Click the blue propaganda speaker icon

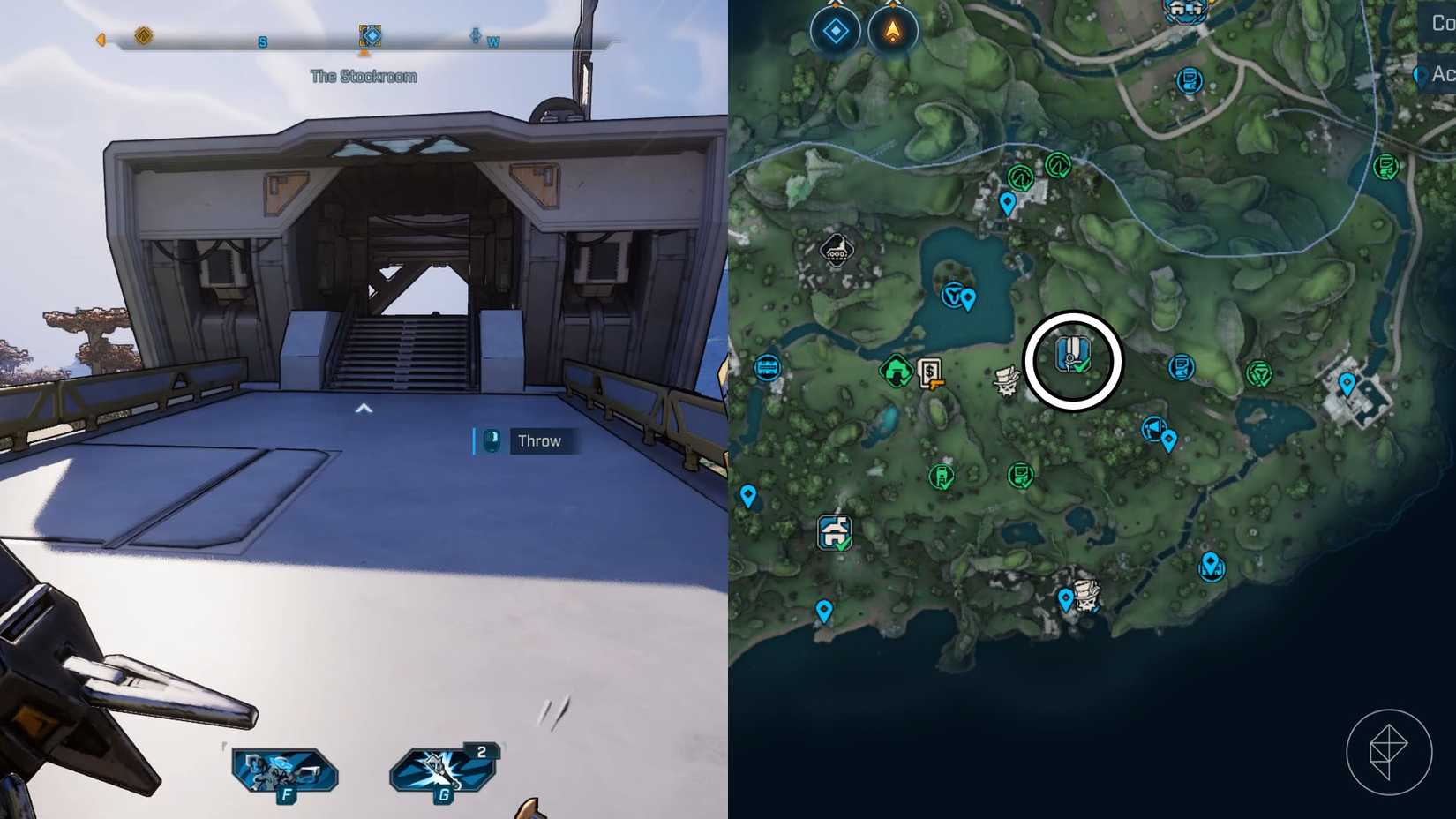click(1154, 430)
